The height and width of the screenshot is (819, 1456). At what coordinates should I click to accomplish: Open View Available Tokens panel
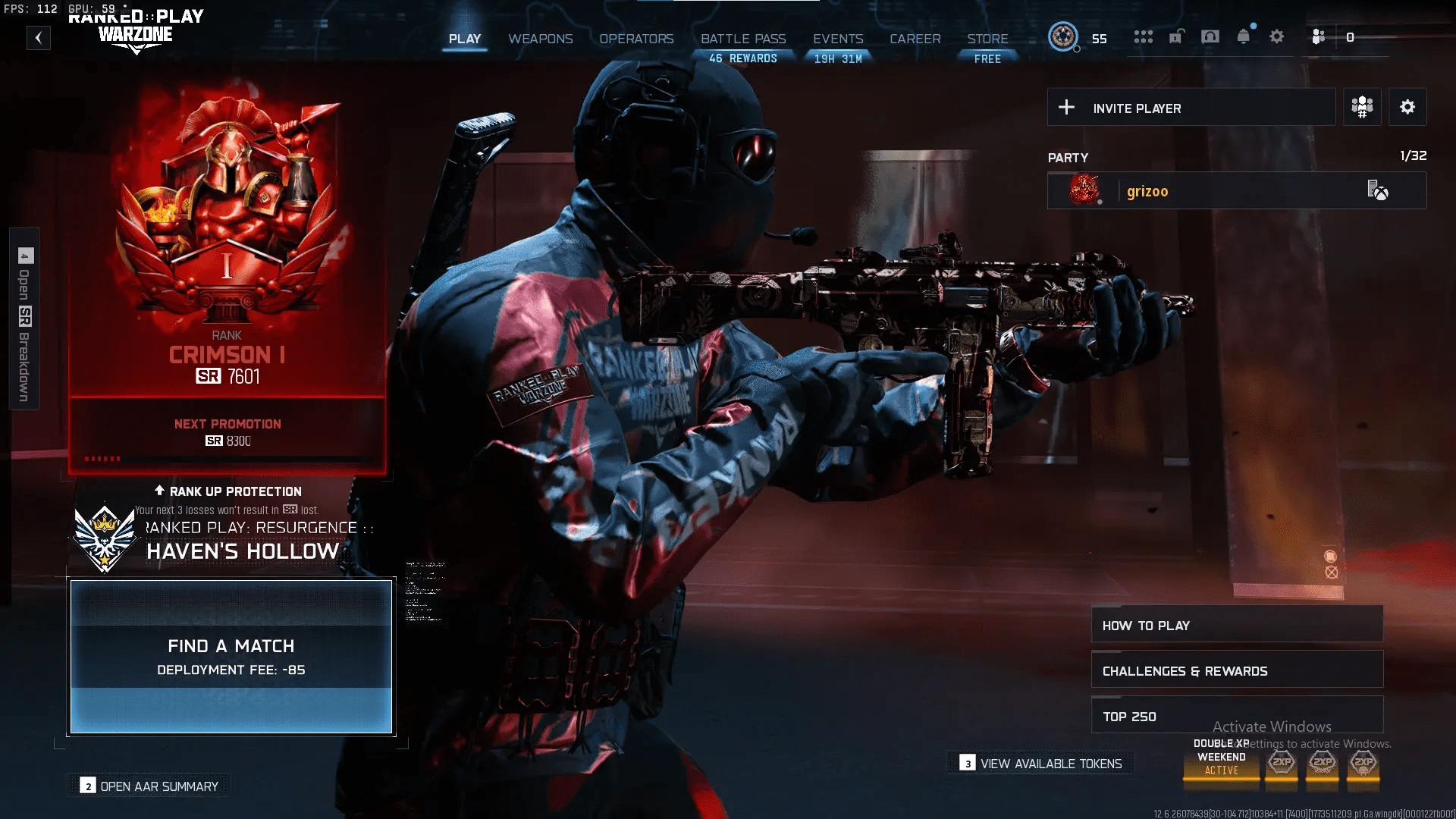pyautogui.click(x=1040, y=763)
